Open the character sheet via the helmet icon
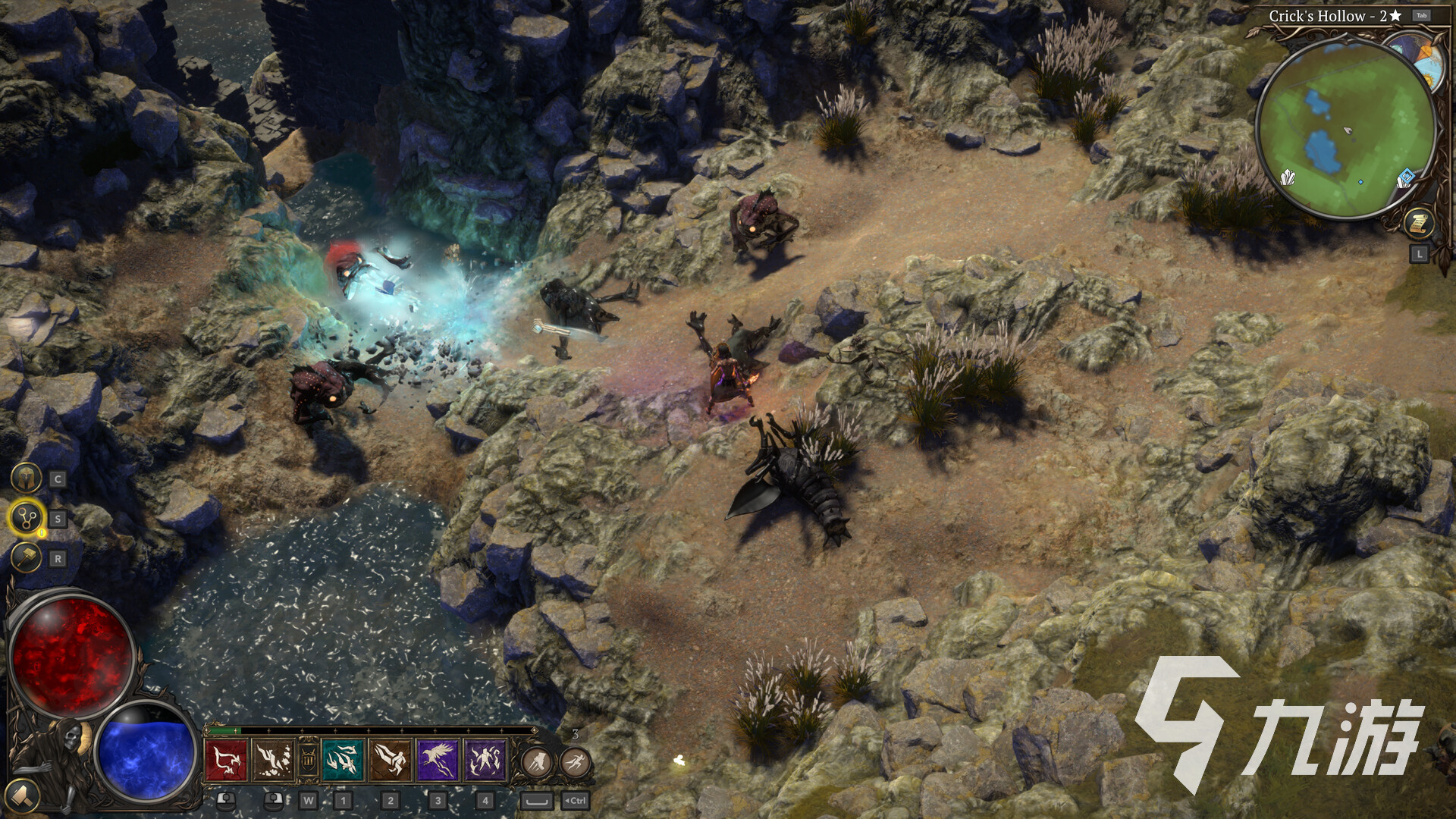Screen dimensions: 1456x819 click(x=26, y=479)
